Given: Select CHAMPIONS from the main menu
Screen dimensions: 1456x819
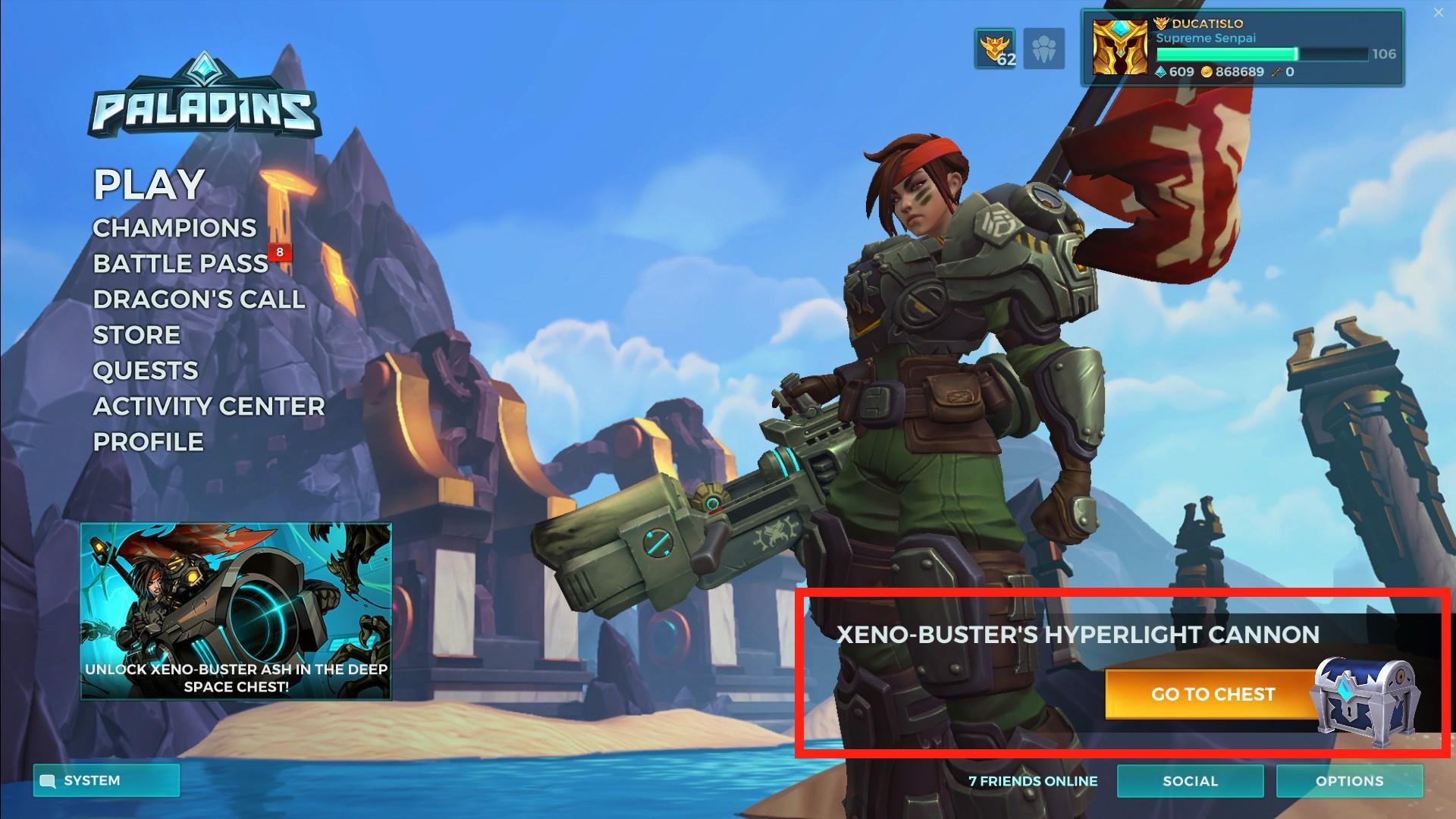Looking at the screenshot, I should (174, 228).
